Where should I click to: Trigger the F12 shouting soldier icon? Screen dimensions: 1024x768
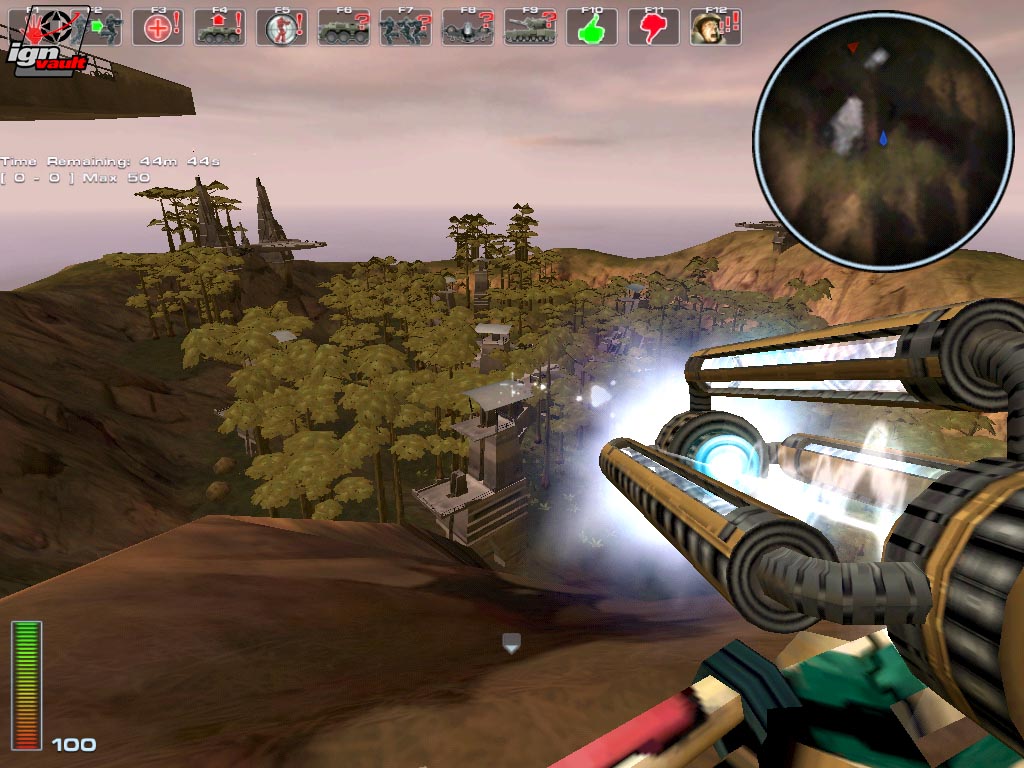pyautogui.click(x=716, y=27)
